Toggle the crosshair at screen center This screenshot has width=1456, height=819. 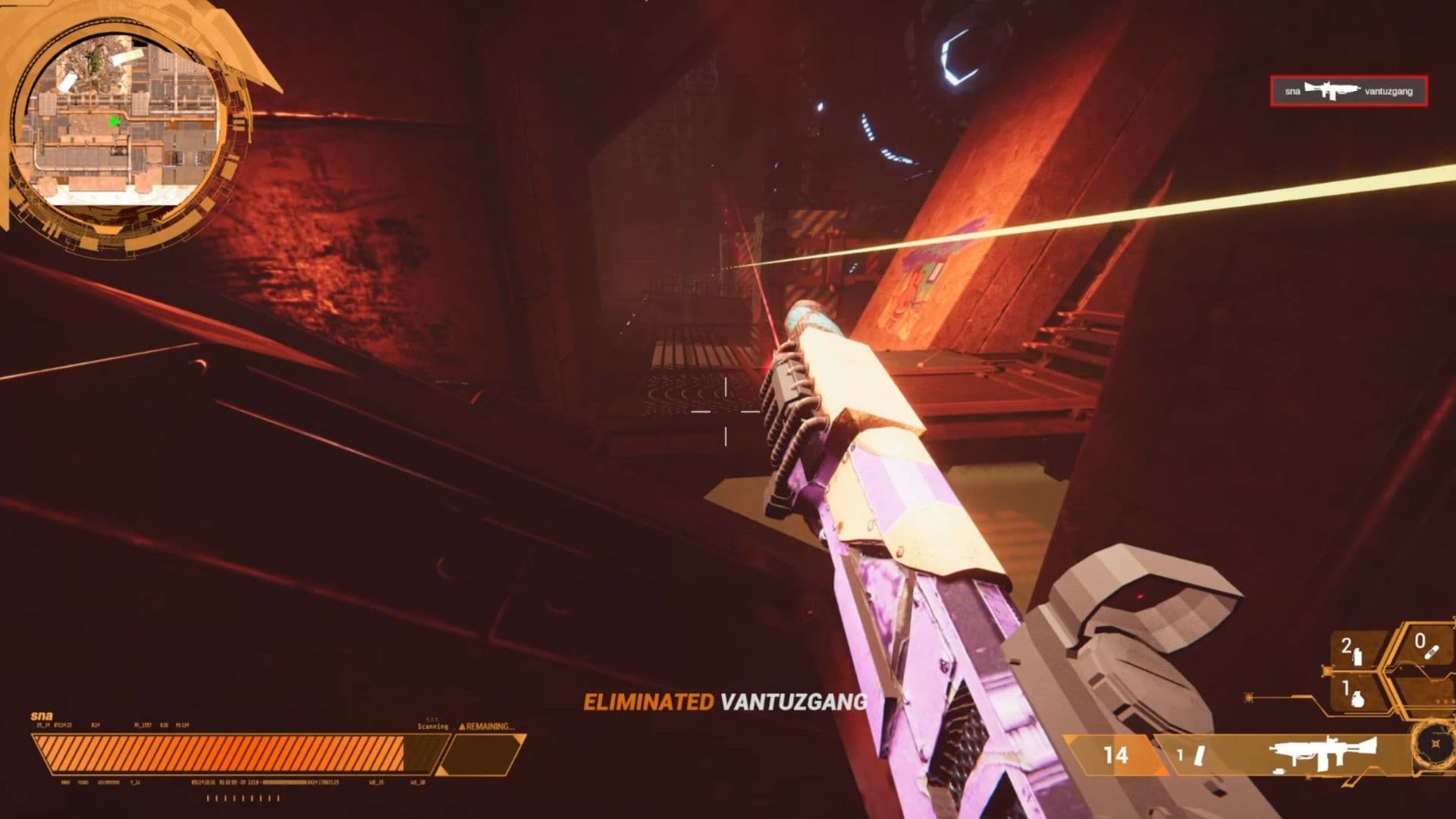[x=726, y=409]
